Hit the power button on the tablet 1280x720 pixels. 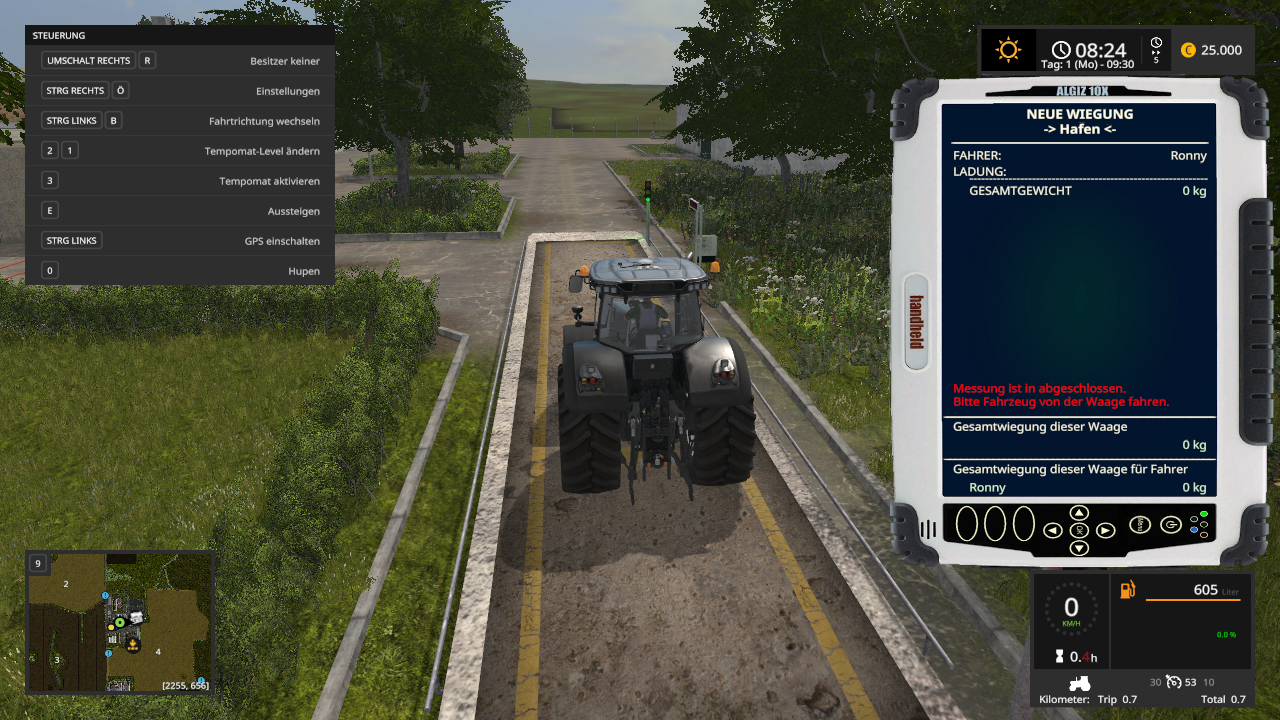1170,524
